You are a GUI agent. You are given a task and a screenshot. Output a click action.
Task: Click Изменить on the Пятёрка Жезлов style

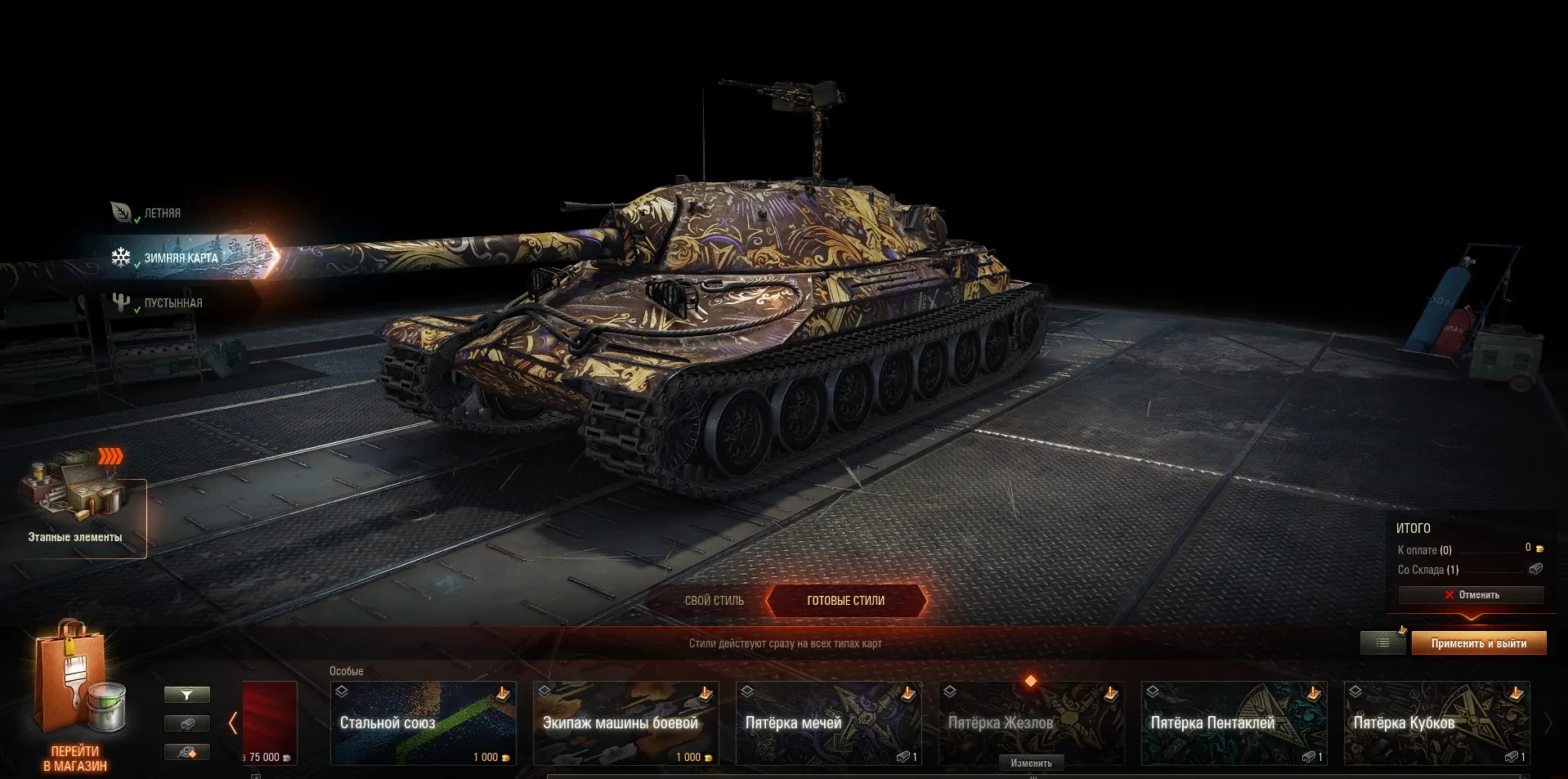pyautogui.click(x=1031, y=763)
